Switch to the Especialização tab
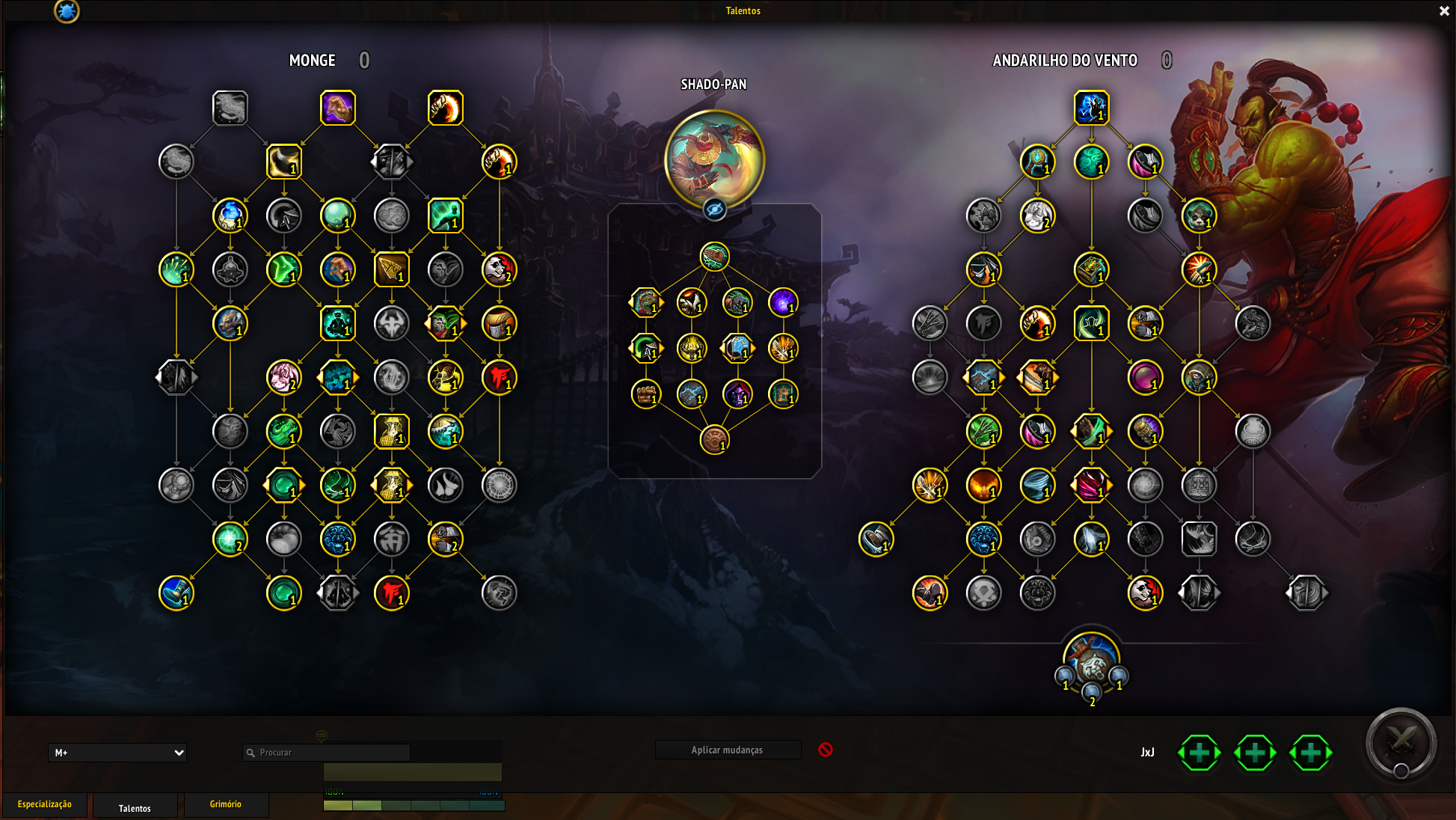Screen dimensions: 1456x820 tap(45, 804)
